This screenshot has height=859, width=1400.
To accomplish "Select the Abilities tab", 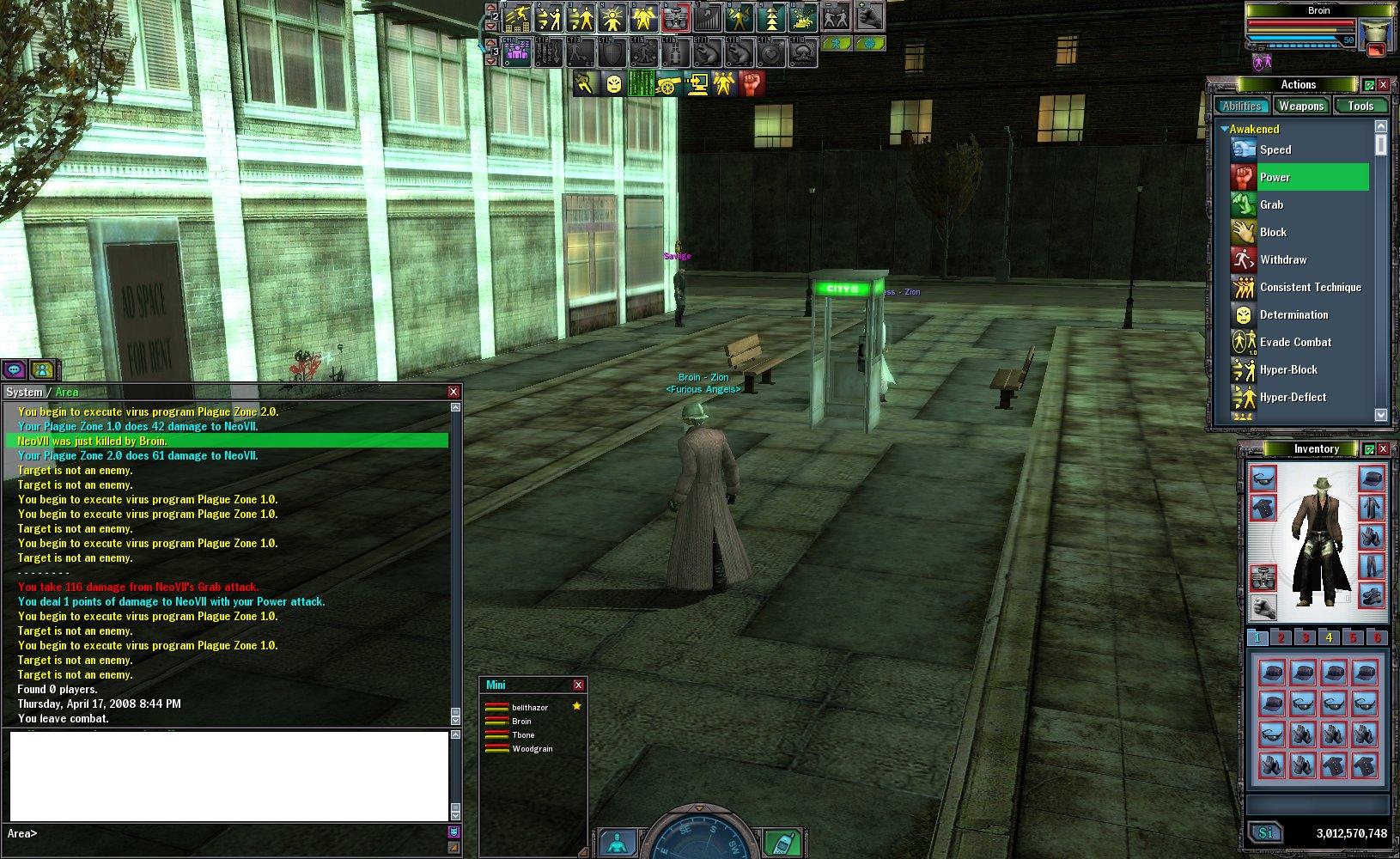I will tap(1242, 106).
